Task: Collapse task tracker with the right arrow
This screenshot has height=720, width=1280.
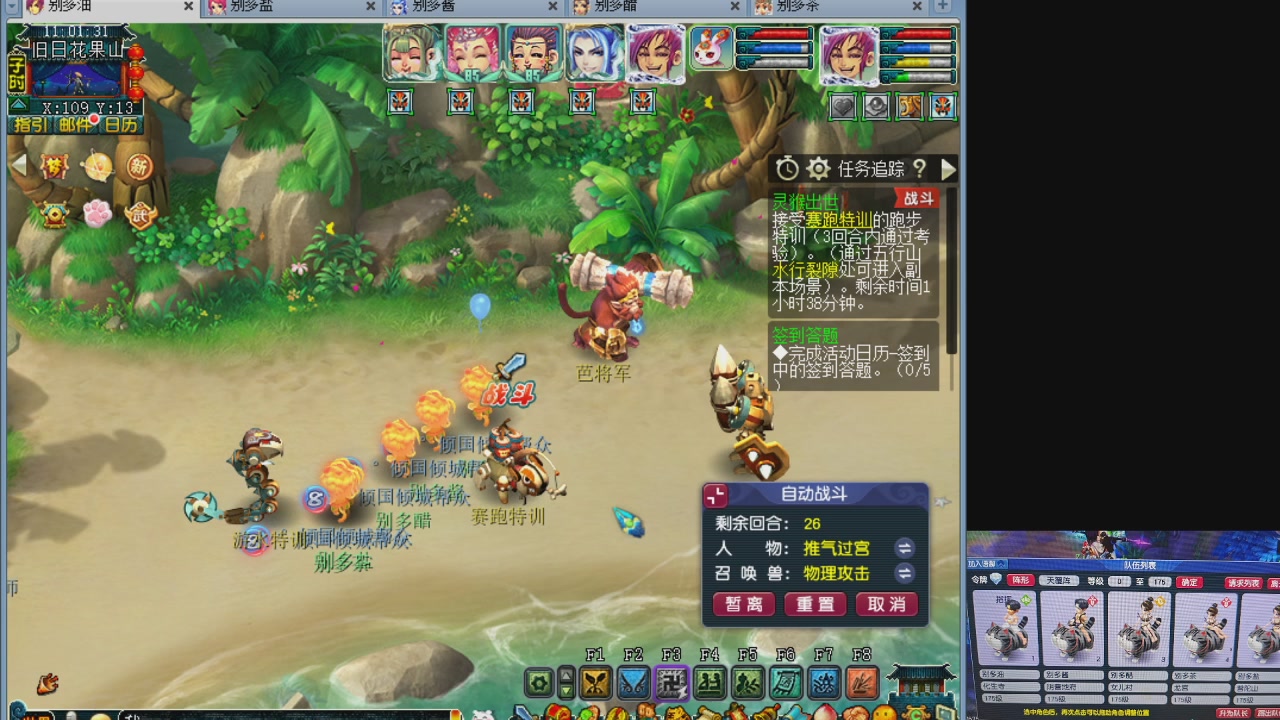Action: tap(948, 168)
